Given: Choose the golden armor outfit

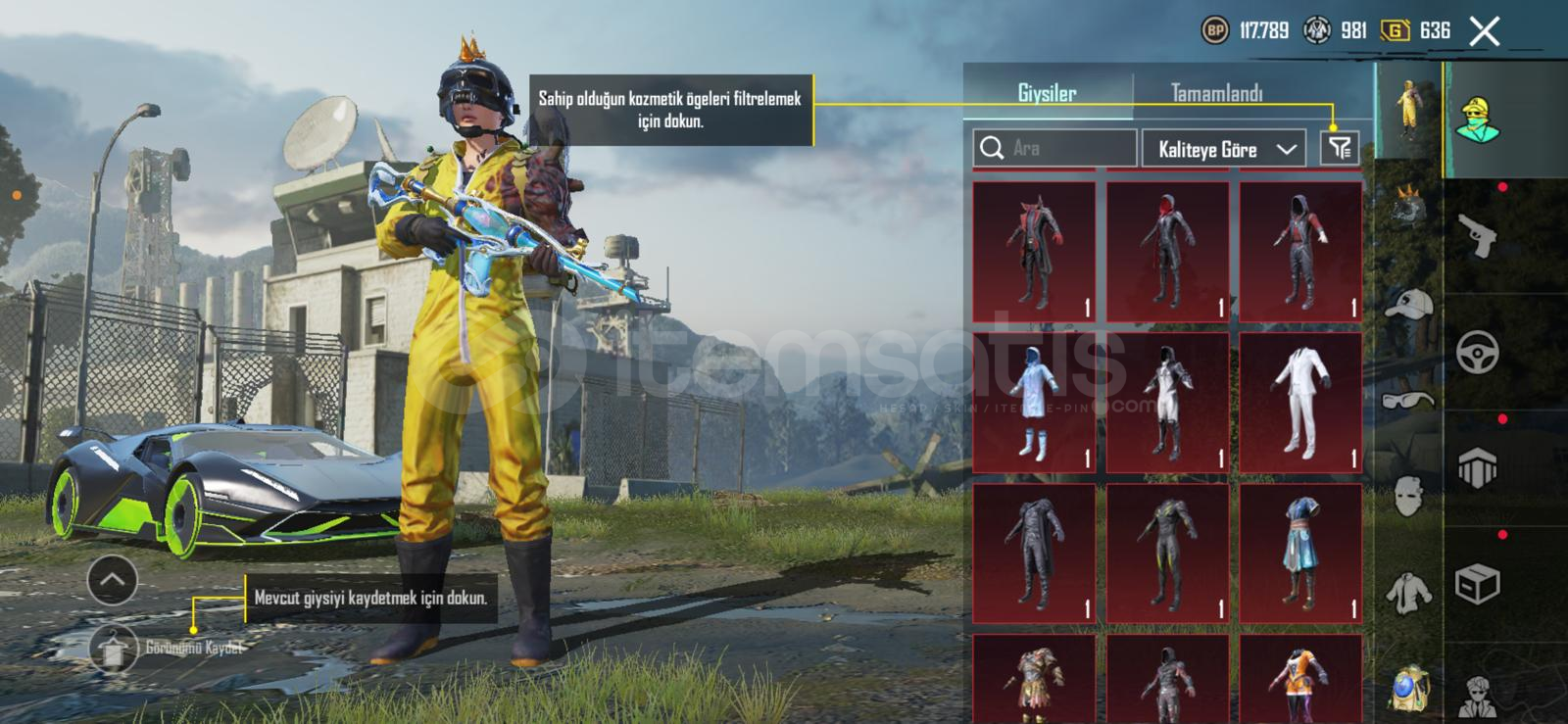Looking at the screenshot, I should click(1034, 681).
